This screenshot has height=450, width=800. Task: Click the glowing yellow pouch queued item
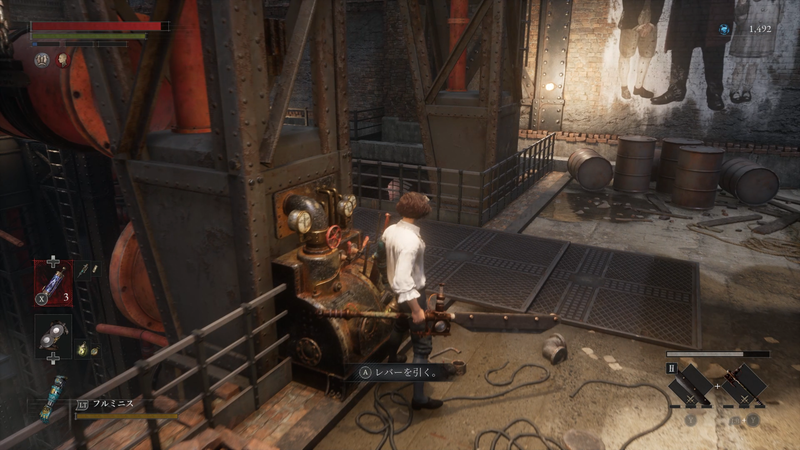point(81,350)
